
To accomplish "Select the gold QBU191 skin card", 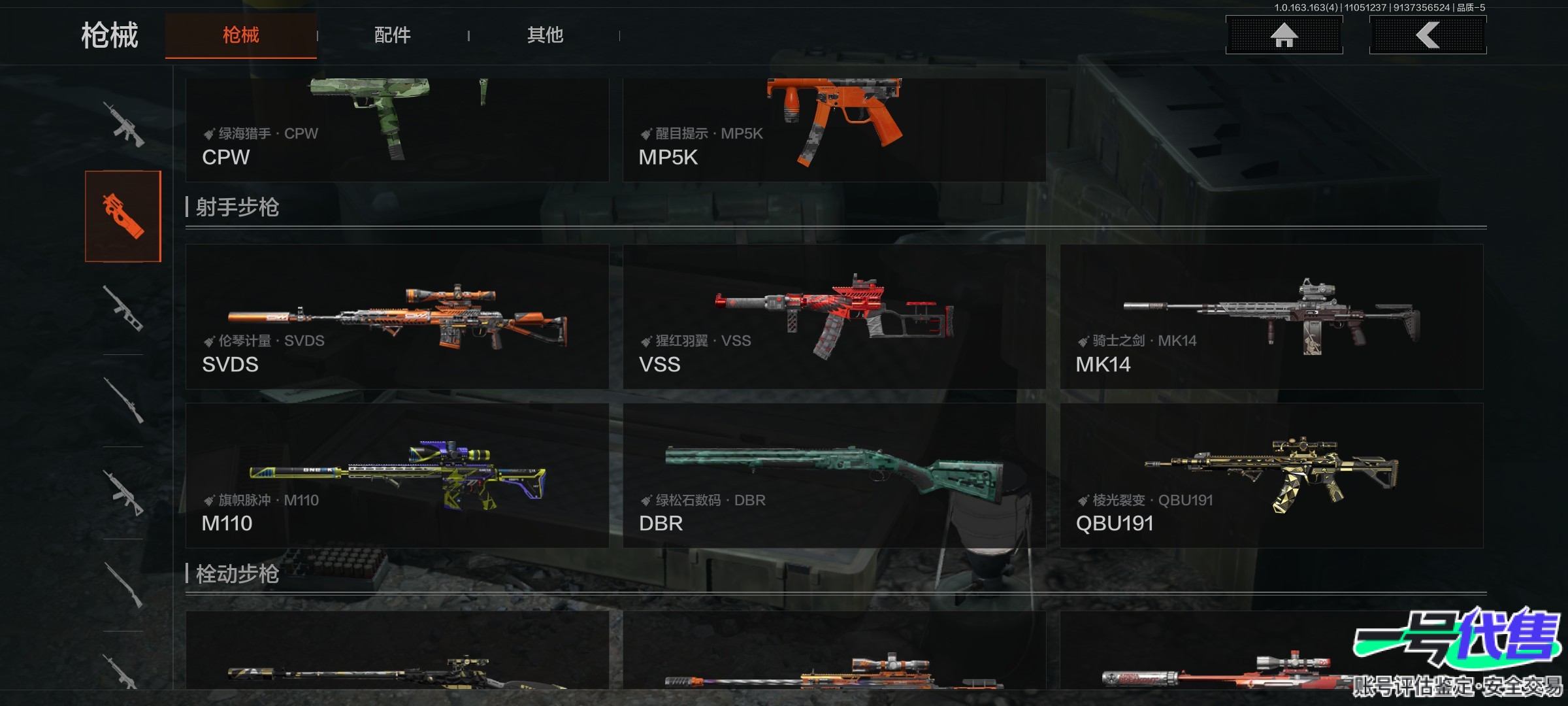I will point(1271,475).
